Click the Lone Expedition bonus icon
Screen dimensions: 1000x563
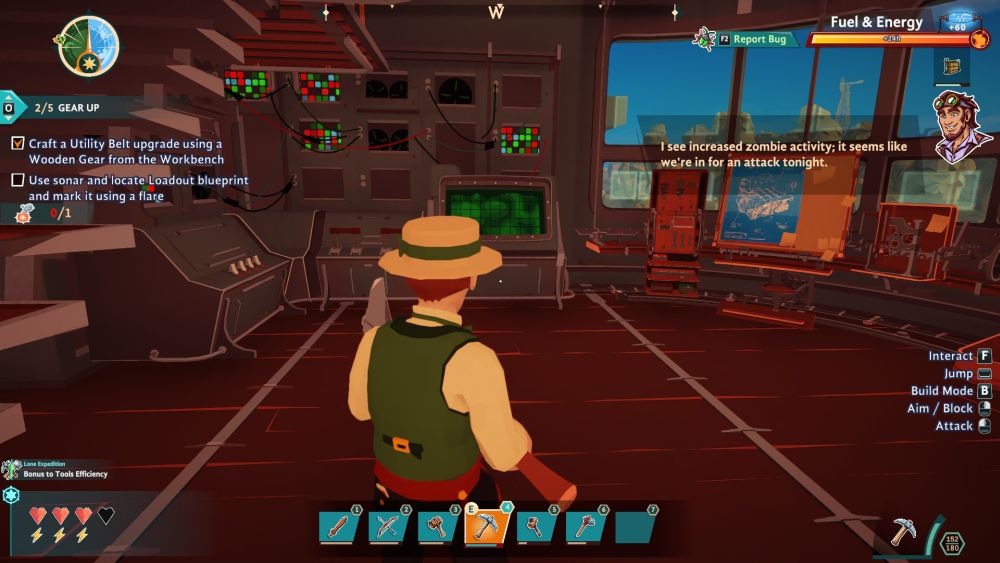(12, 469)
